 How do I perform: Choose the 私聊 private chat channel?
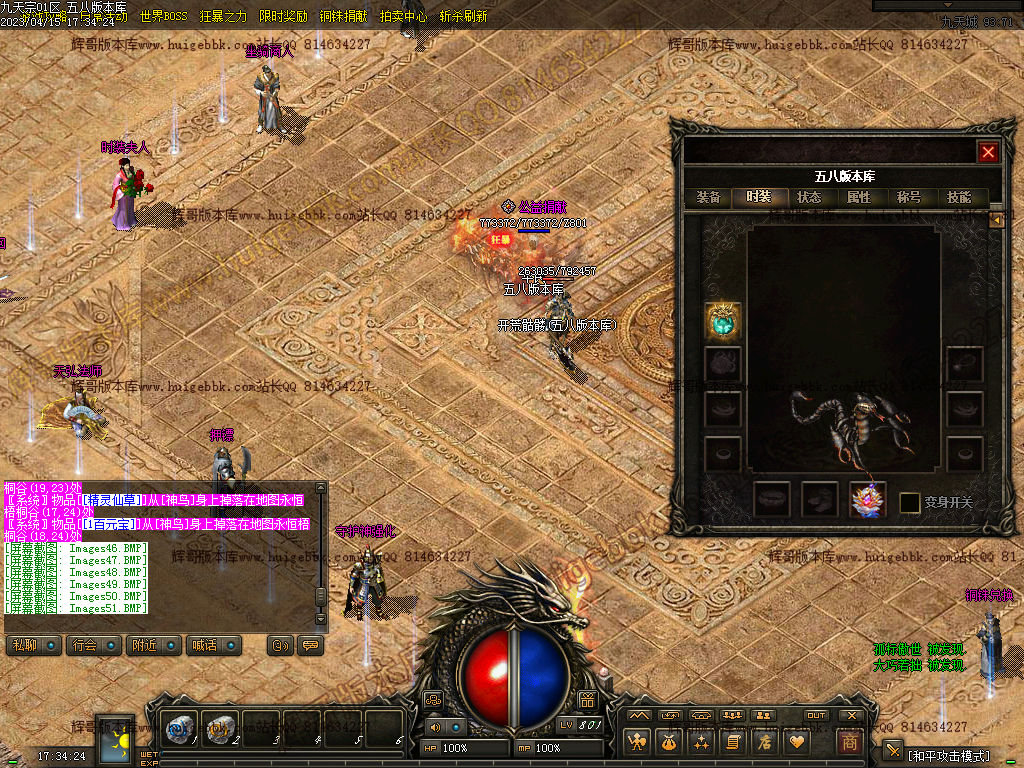[32, 646]
